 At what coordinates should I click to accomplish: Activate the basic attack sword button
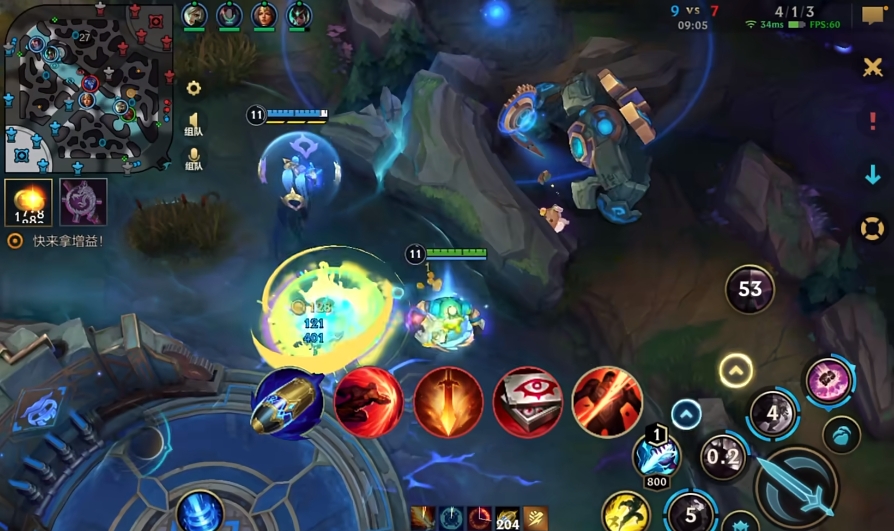(796, 486)
